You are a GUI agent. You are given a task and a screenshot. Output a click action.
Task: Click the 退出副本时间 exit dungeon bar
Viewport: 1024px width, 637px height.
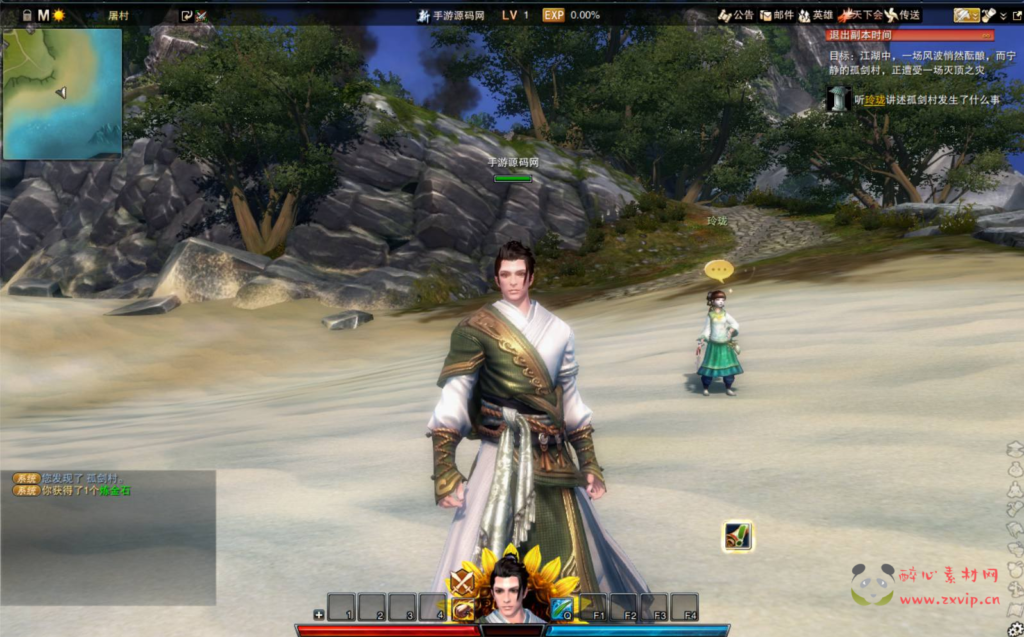coord(910,35)
